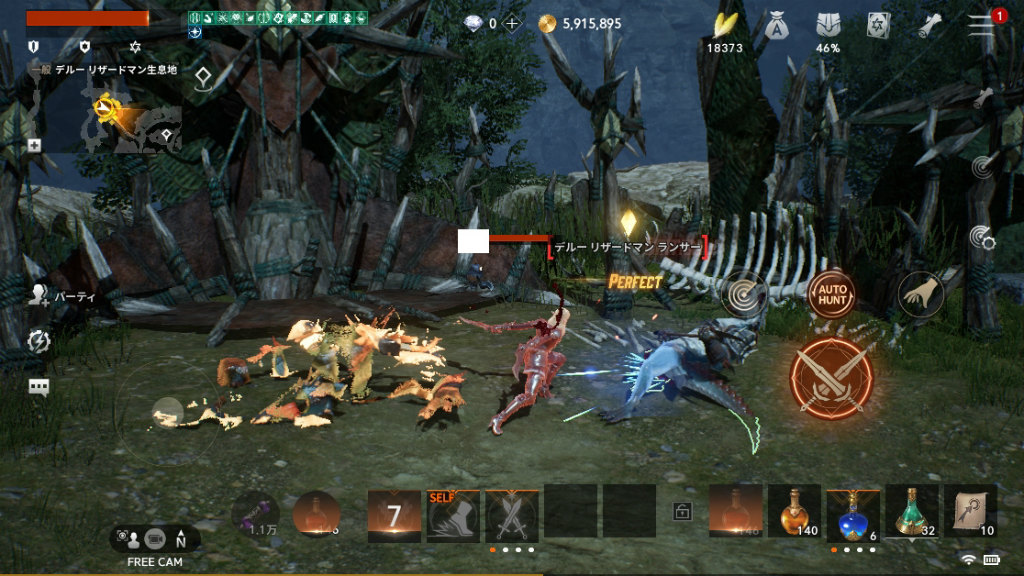
Task: Toggle the AUTO HUNT button
Action: pyautogui.click(x=831, y=294)
